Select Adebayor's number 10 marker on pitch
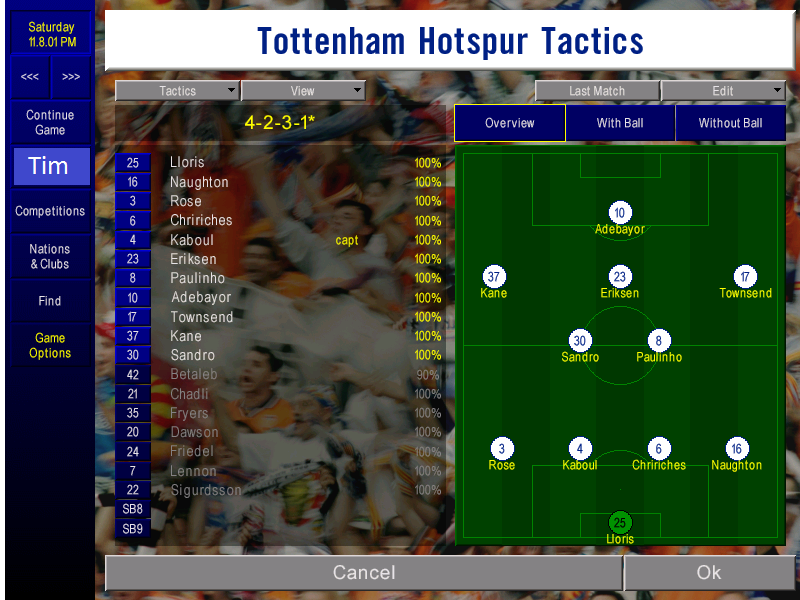Screen dimensions: 800x600 pos(620,213)
